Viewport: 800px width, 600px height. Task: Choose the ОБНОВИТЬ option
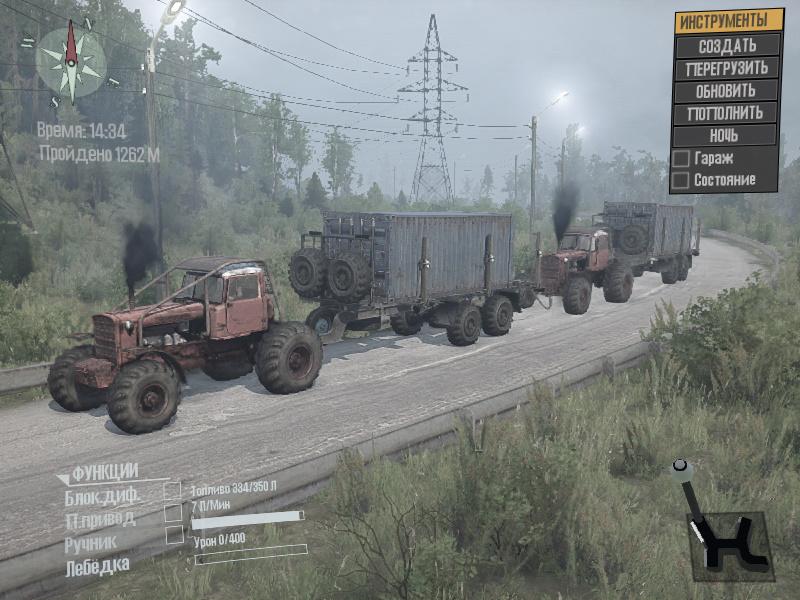727,91
